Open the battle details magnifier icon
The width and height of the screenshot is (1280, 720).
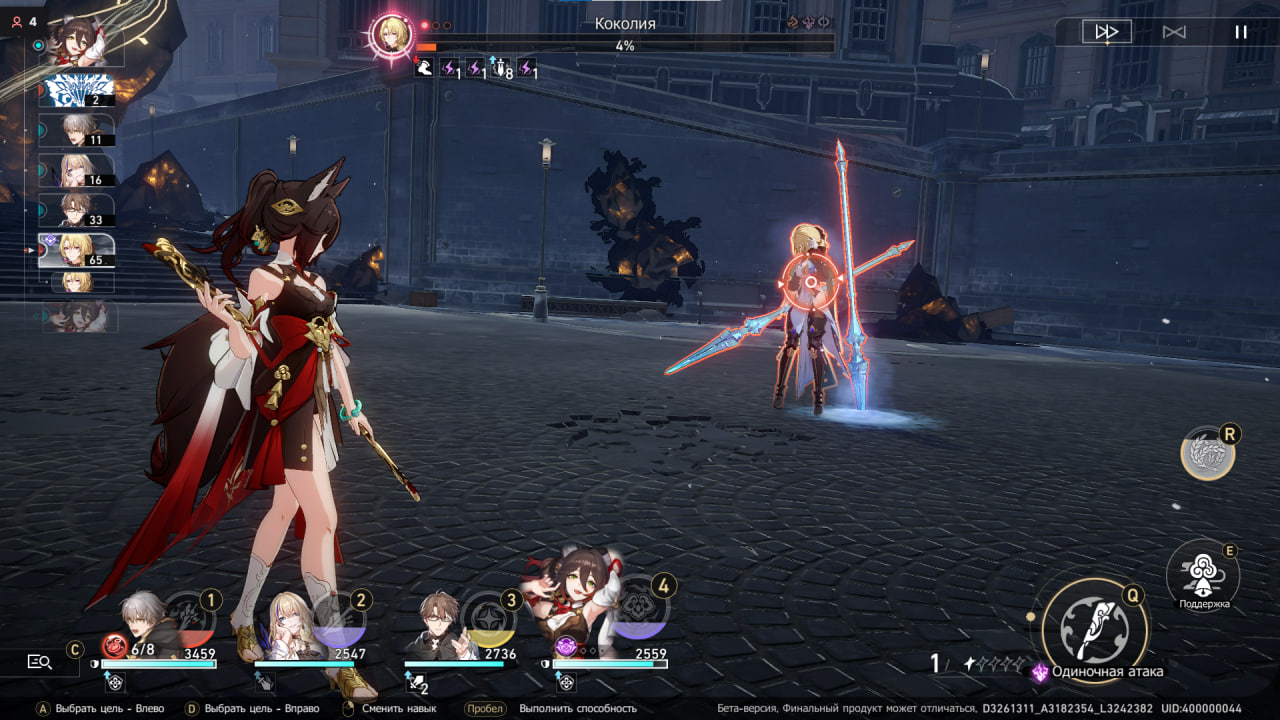click(39, 661)
